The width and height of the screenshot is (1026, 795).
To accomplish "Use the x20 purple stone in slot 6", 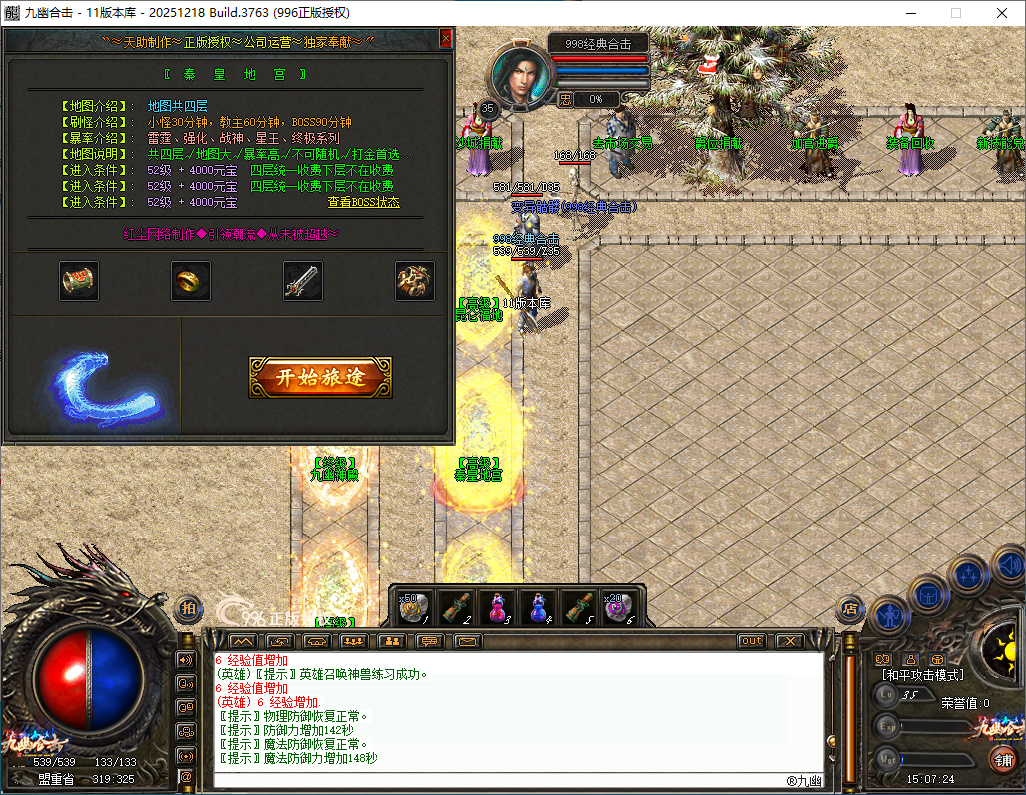I will (619, 608).
